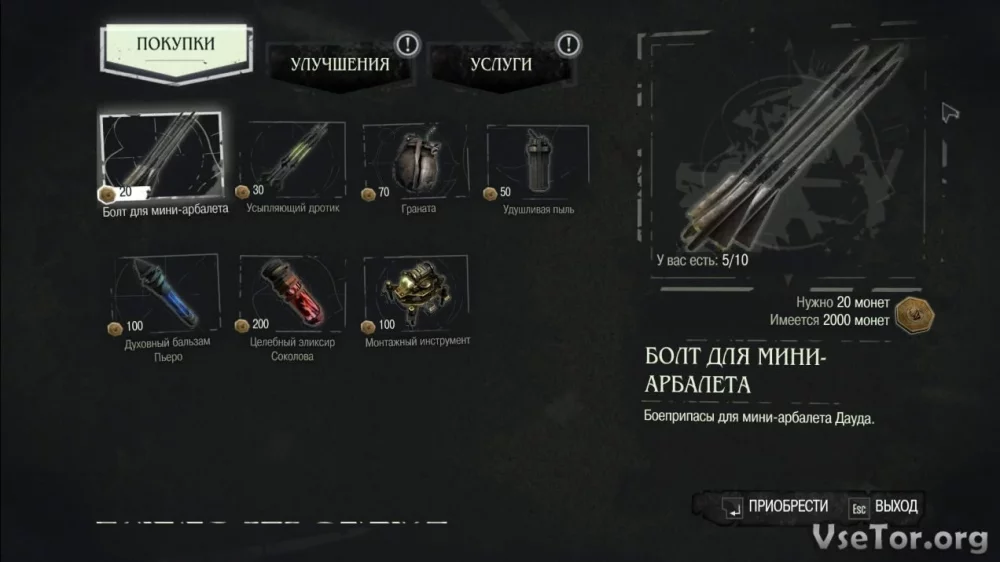Select the Усыпляющий дротик item
The height and width of the screenshot is (562, 1000).
(x=294, y=158)
